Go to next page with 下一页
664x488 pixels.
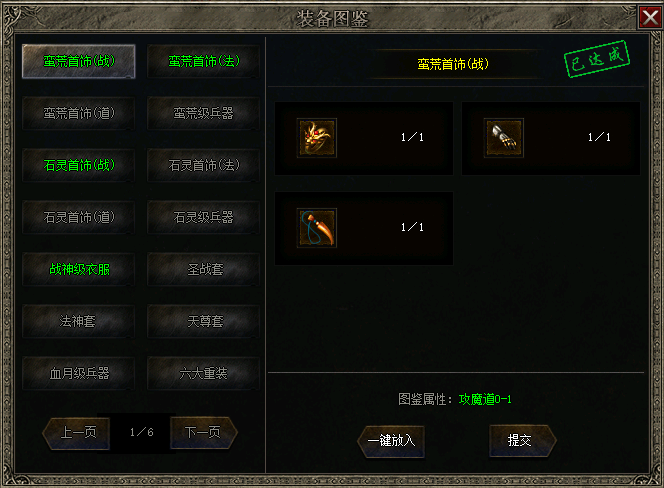tap(204, 433)
